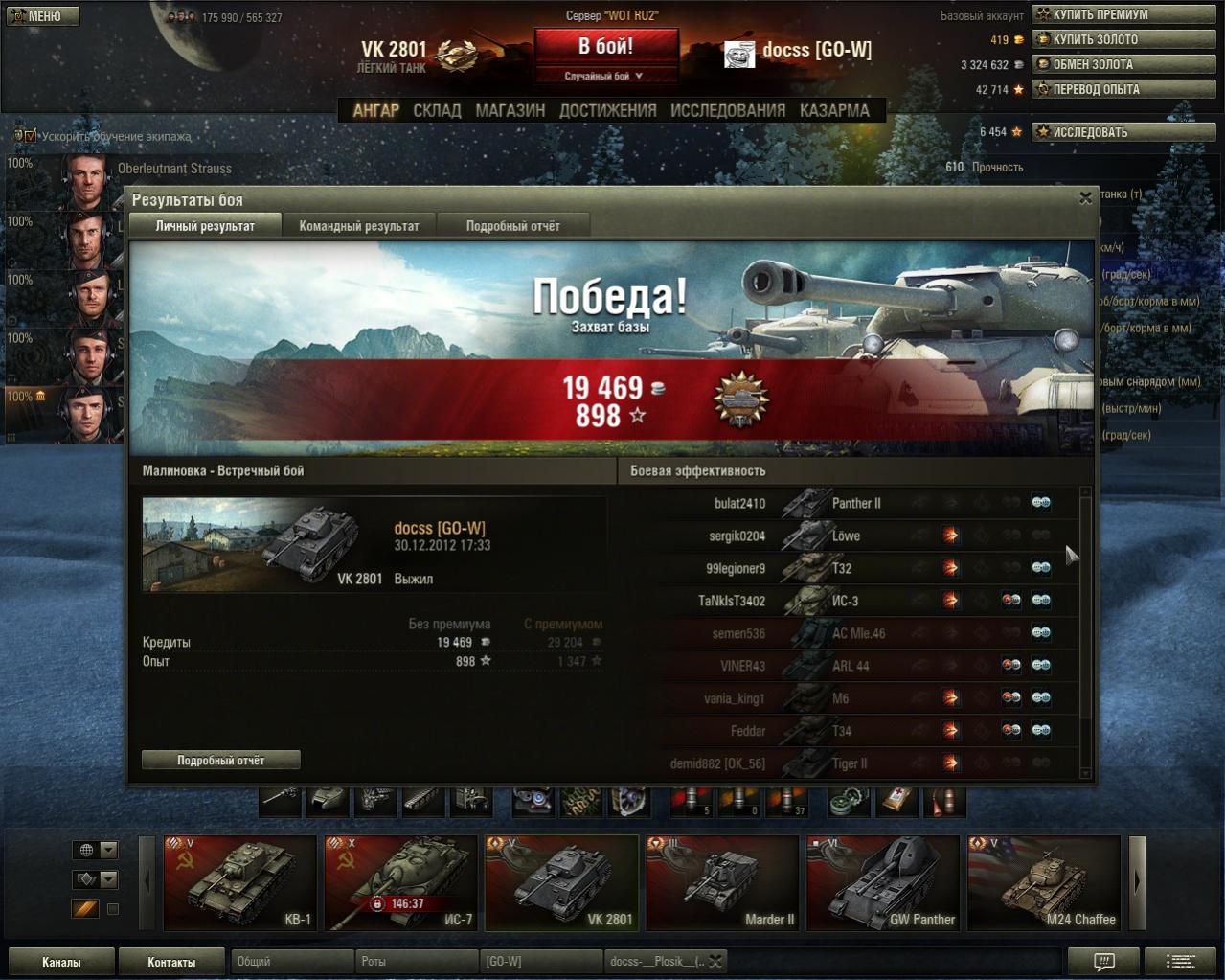Screen dimensions: 1225x980
Task: Show the Достижения page
Action: 607,110
